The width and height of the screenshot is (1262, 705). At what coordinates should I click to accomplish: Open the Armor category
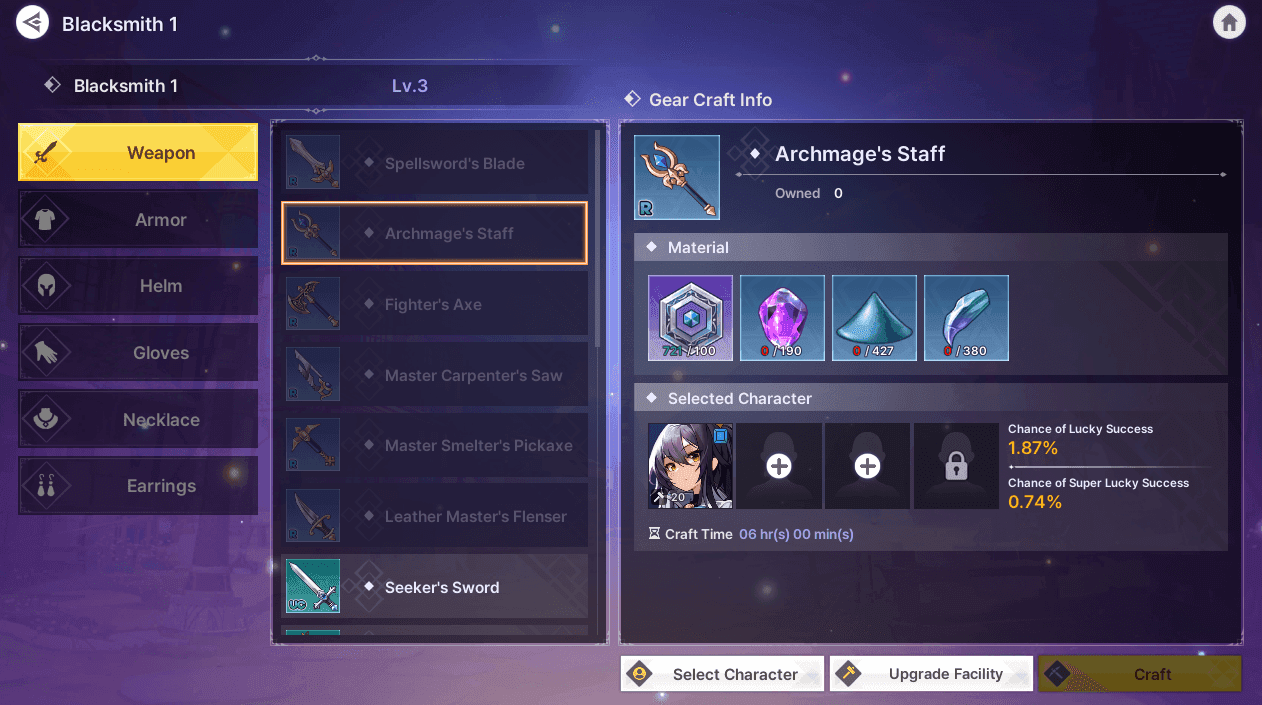[138, 220]
